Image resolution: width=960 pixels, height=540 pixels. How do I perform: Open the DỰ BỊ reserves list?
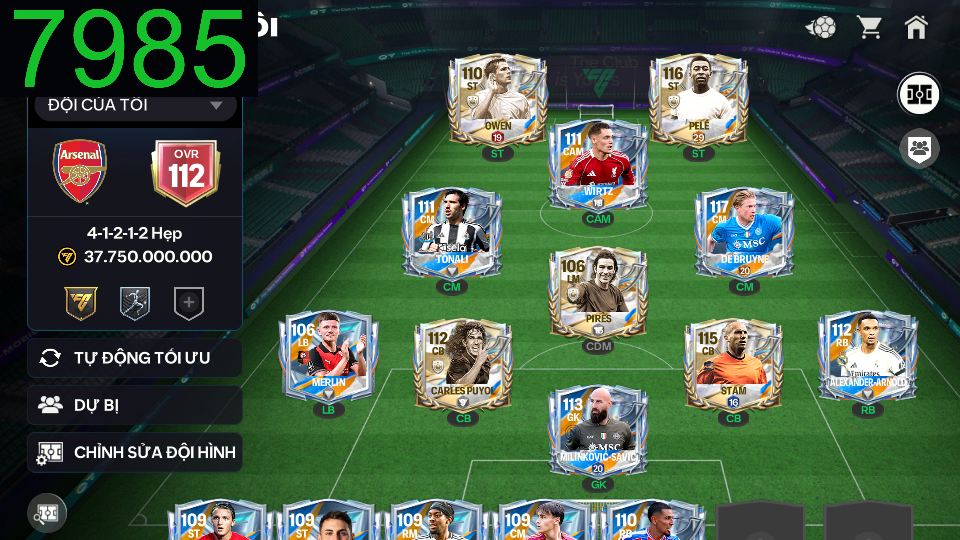tap(135, 405)
